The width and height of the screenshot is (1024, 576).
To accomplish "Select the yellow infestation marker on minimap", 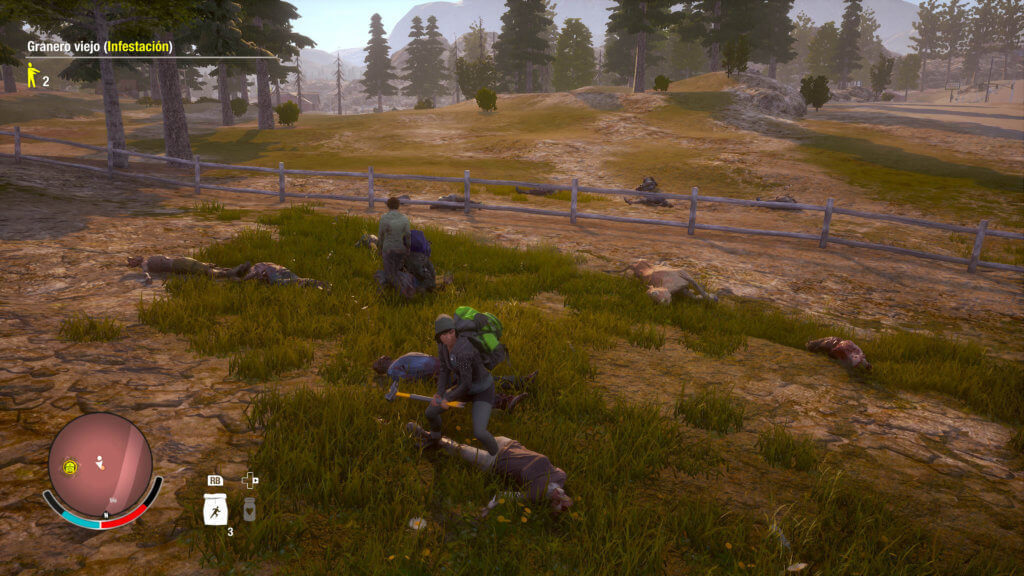I will point(71,466).
